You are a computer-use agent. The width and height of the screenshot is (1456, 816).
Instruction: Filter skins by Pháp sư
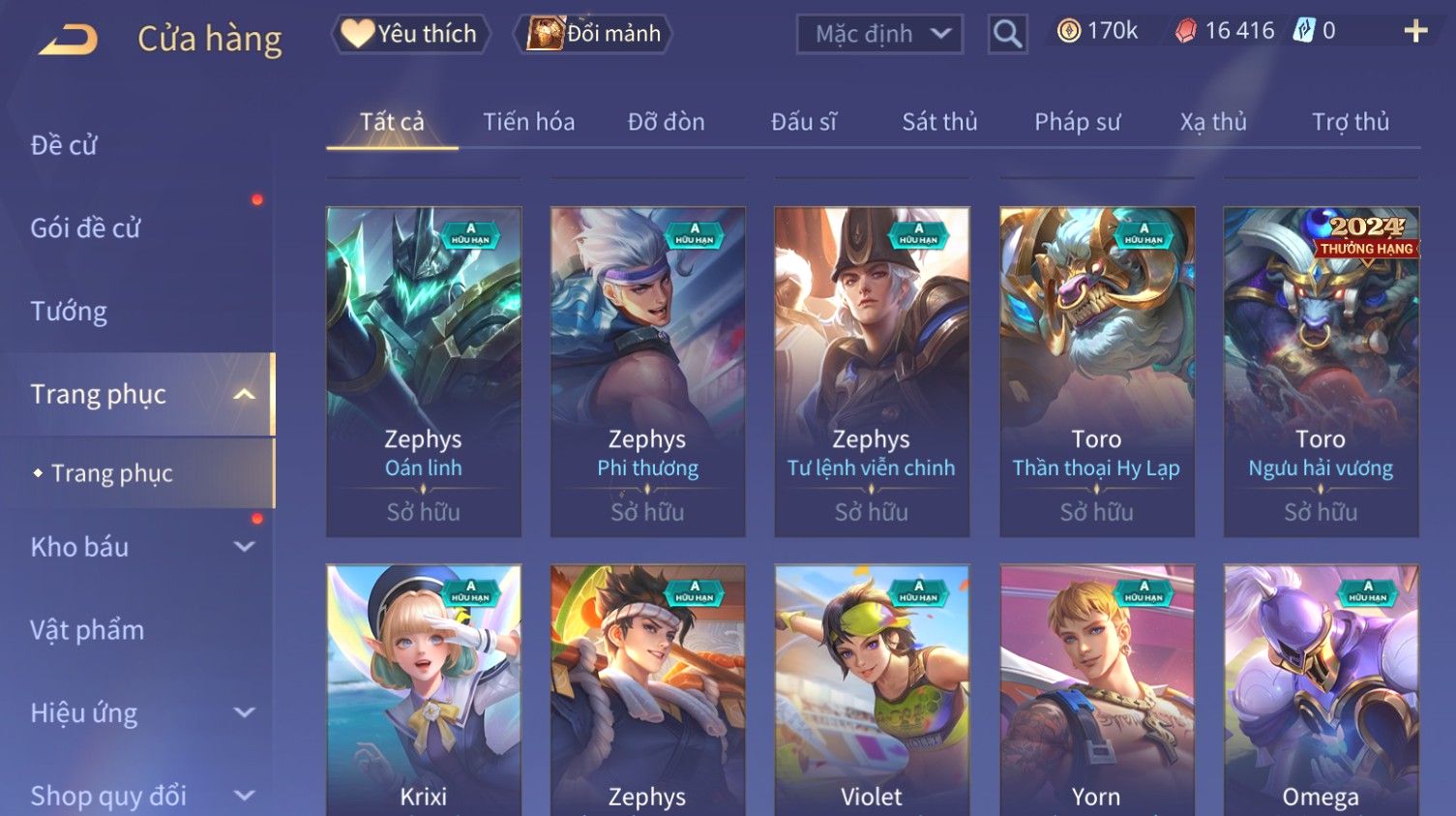(1077, 122)
